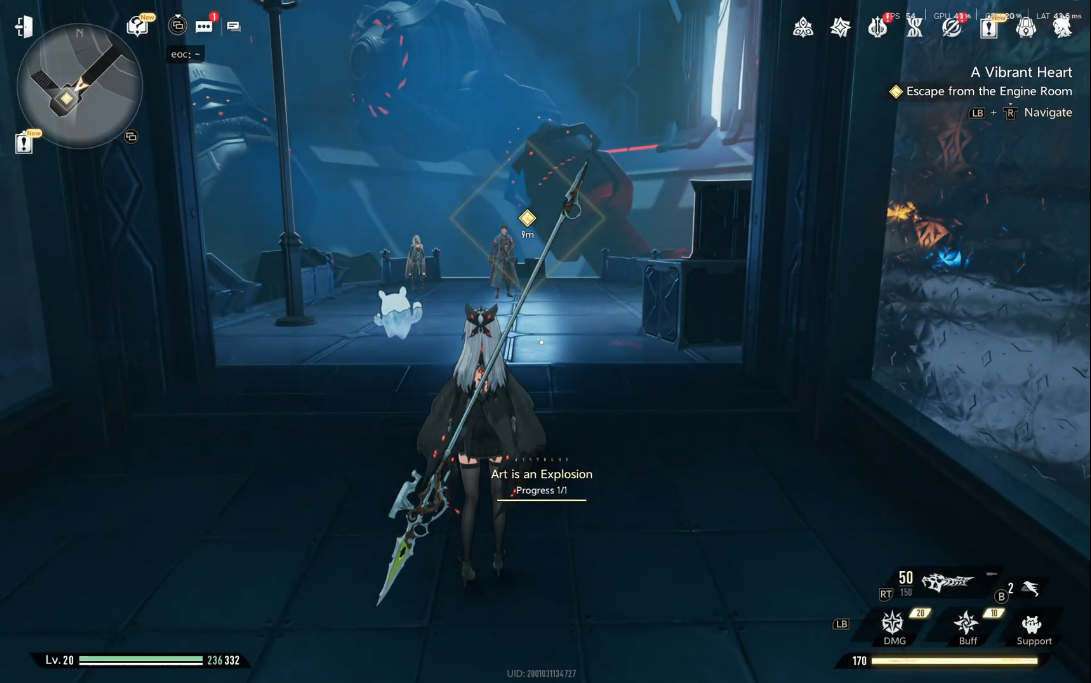Open the four-point star menu icon
Viewport: 1091px width, 683px height.
point(841,27)
